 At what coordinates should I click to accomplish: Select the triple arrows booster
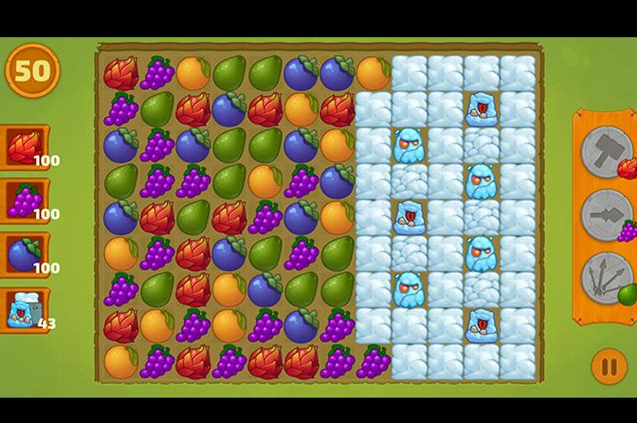click(x=606, y=276)
